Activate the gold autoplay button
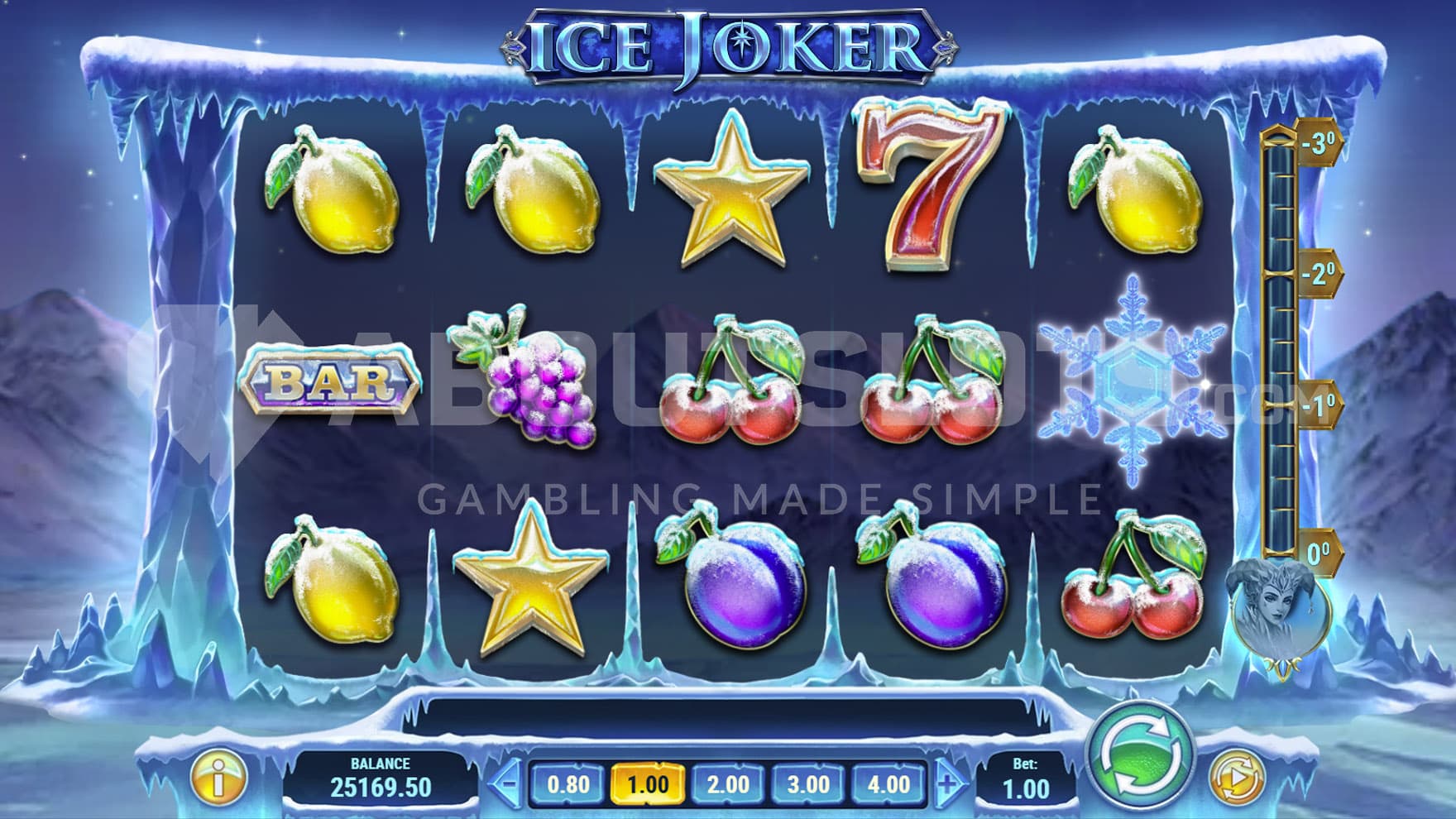The image size is (1456, 819). tap(1237, 778)
